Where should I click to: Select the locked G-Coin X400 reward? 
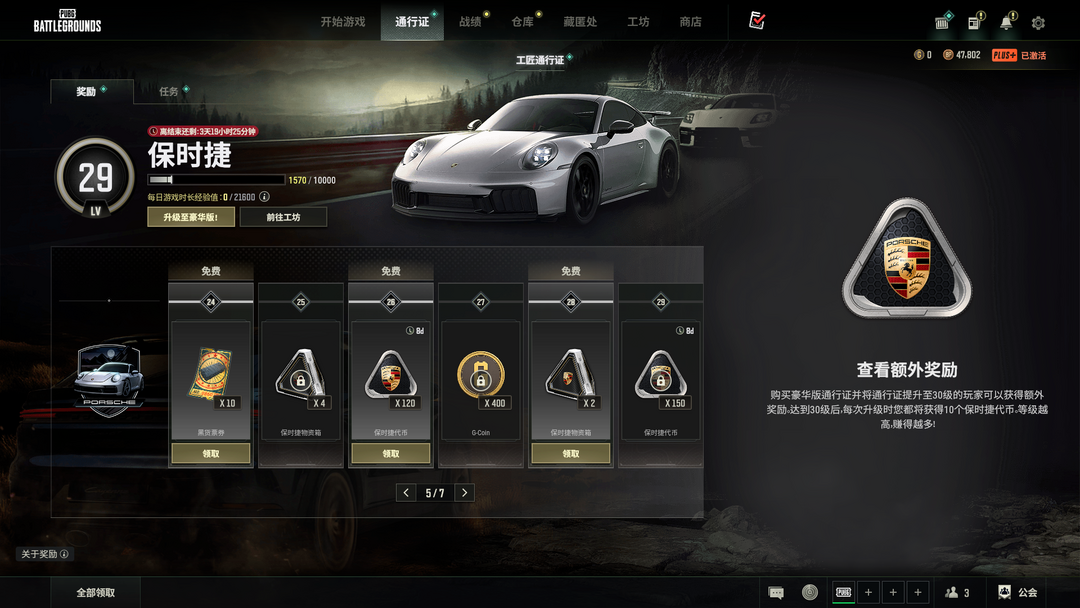pyautogui.click(x=480, y=376)
